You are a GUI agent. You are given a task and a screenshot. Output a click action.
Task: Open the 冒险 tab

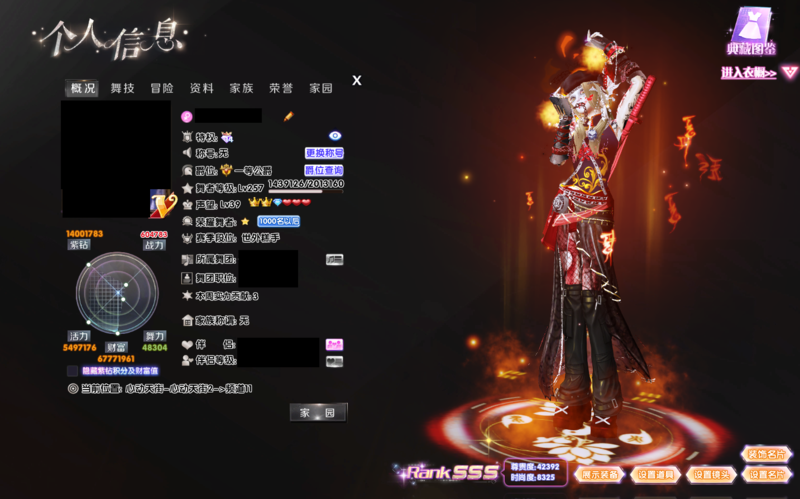(x=162, y=88)
